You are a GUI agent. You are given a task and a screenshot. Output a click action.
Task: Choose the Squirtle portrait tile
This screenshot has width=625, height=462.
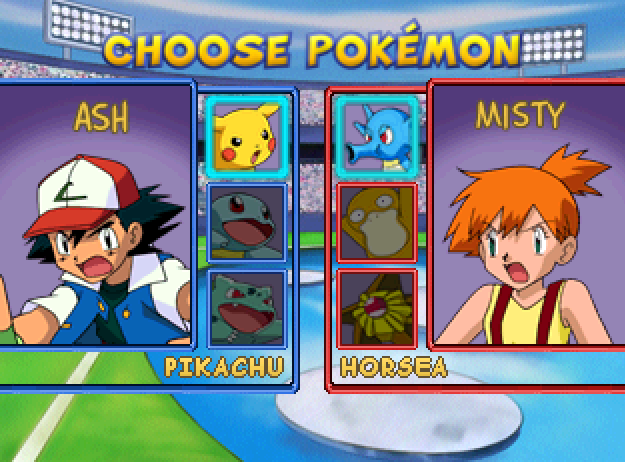246,221
